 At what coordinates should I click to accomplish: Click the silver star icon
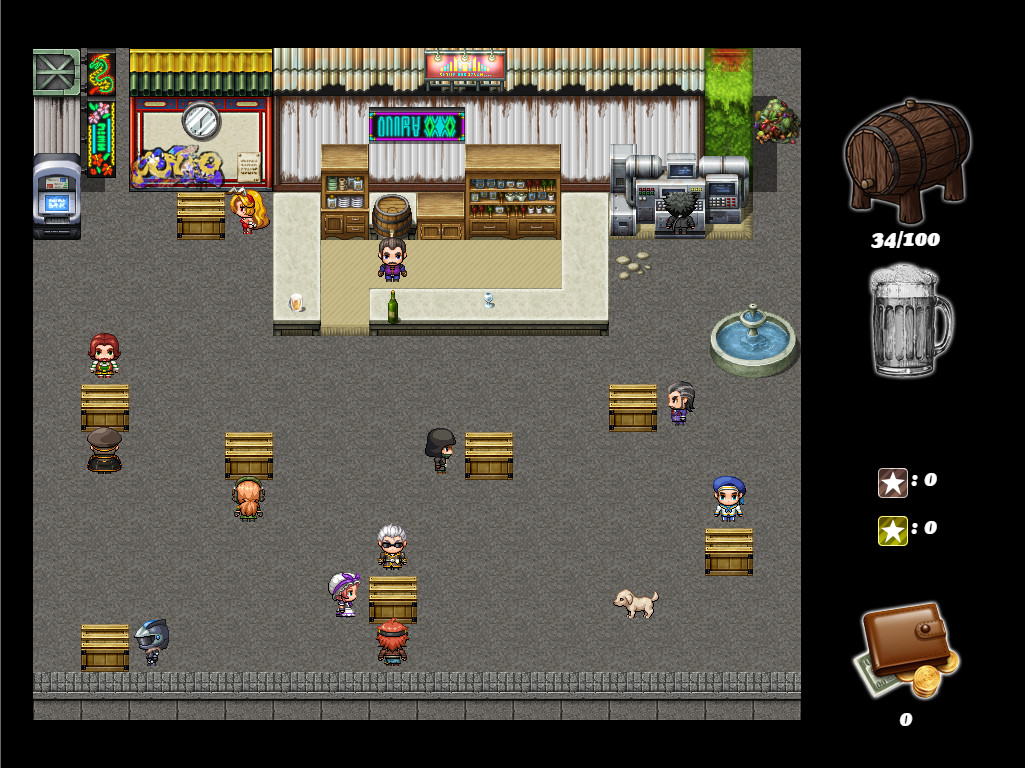point(892,483)
